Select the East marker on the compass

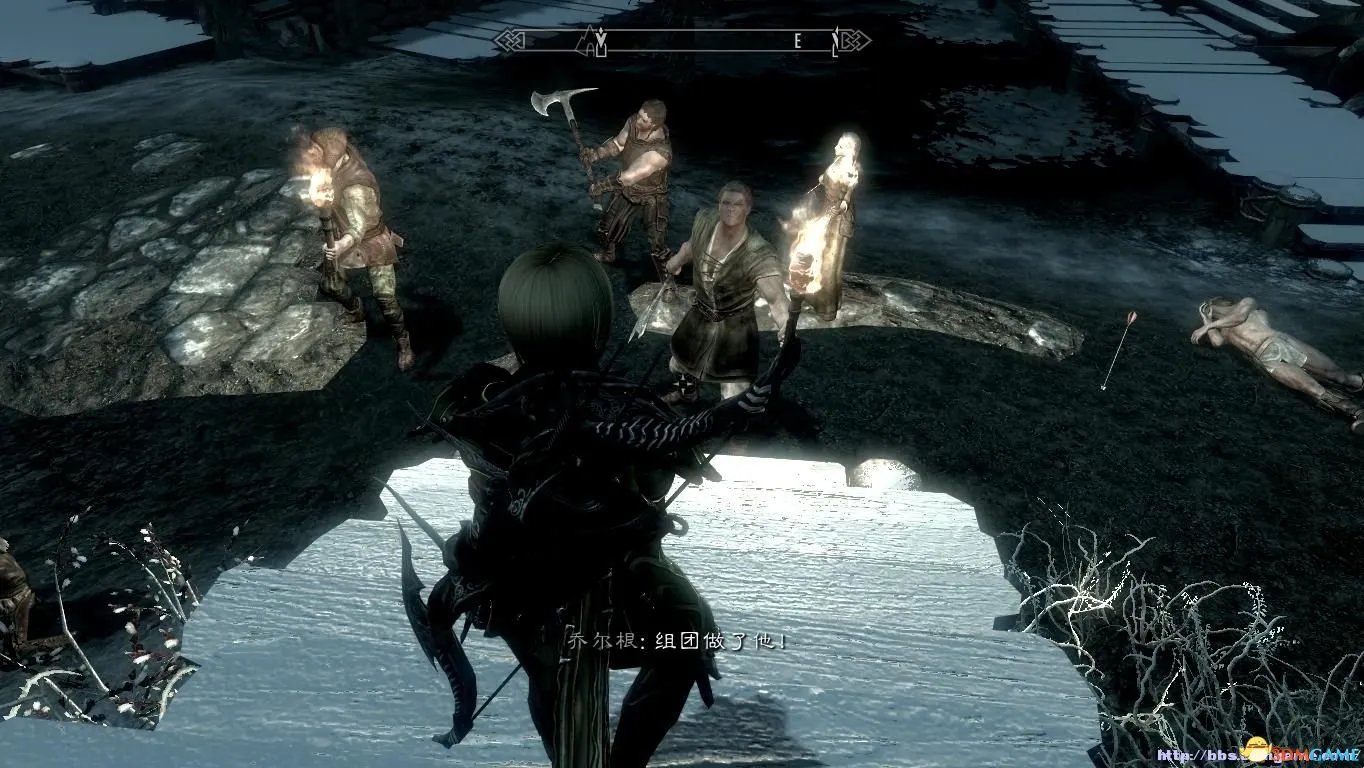797,41
